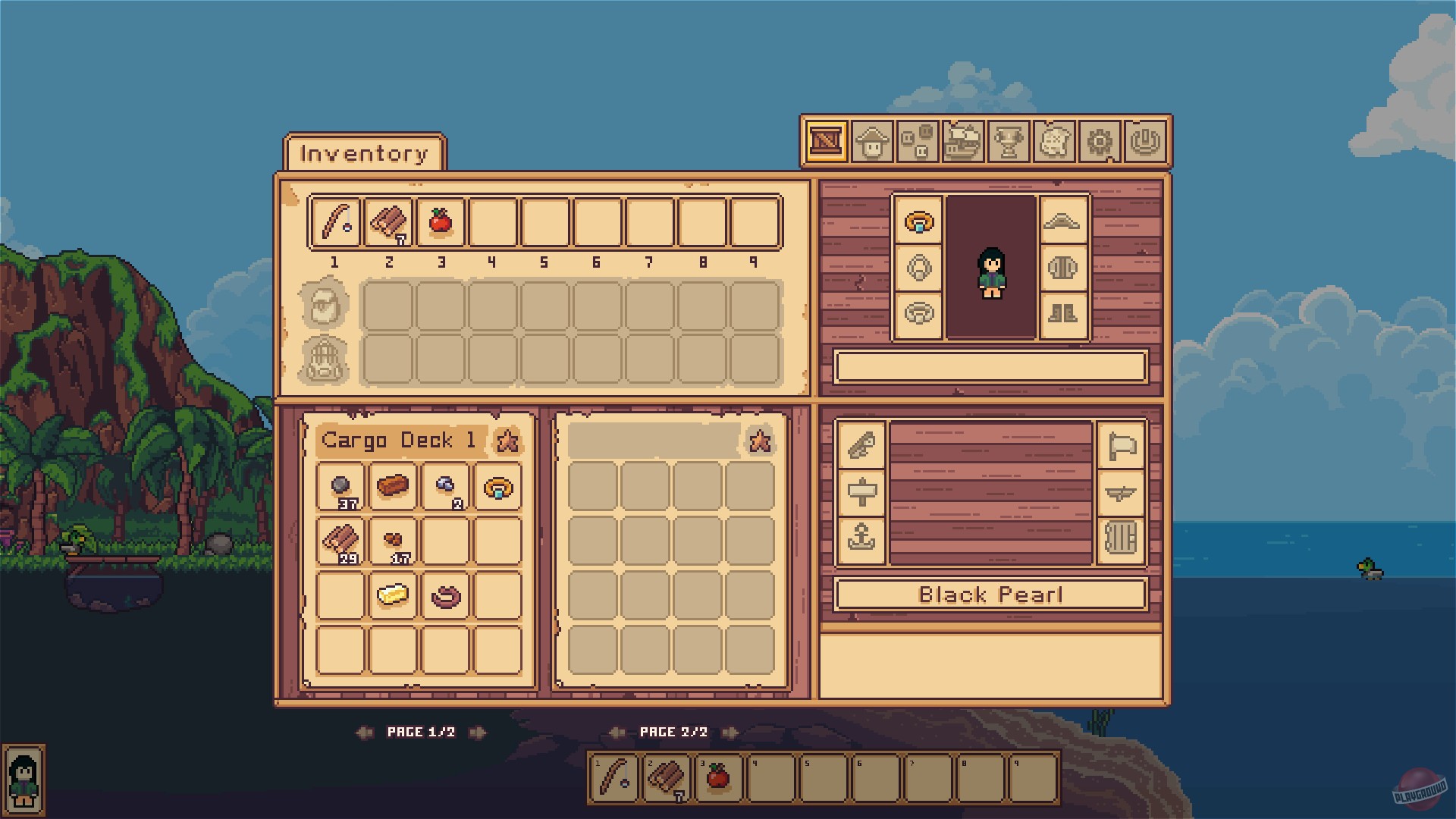This screenshot has height=819, width=1456.
Task: Select the Inventory title tab label
Action: click(x=364, y=153)
